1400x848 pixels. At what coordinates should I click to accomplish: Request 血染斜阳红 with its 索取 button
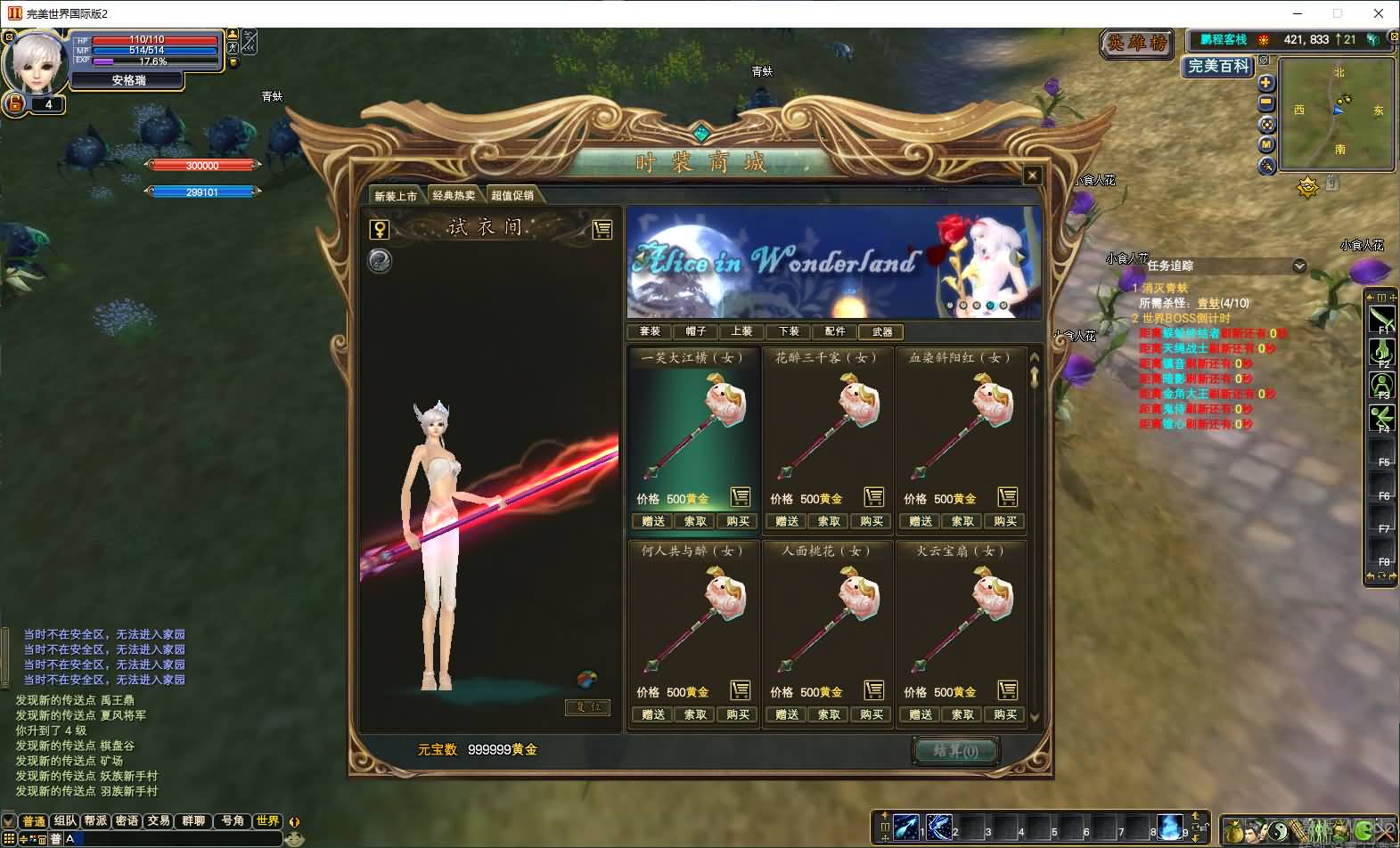962,521
